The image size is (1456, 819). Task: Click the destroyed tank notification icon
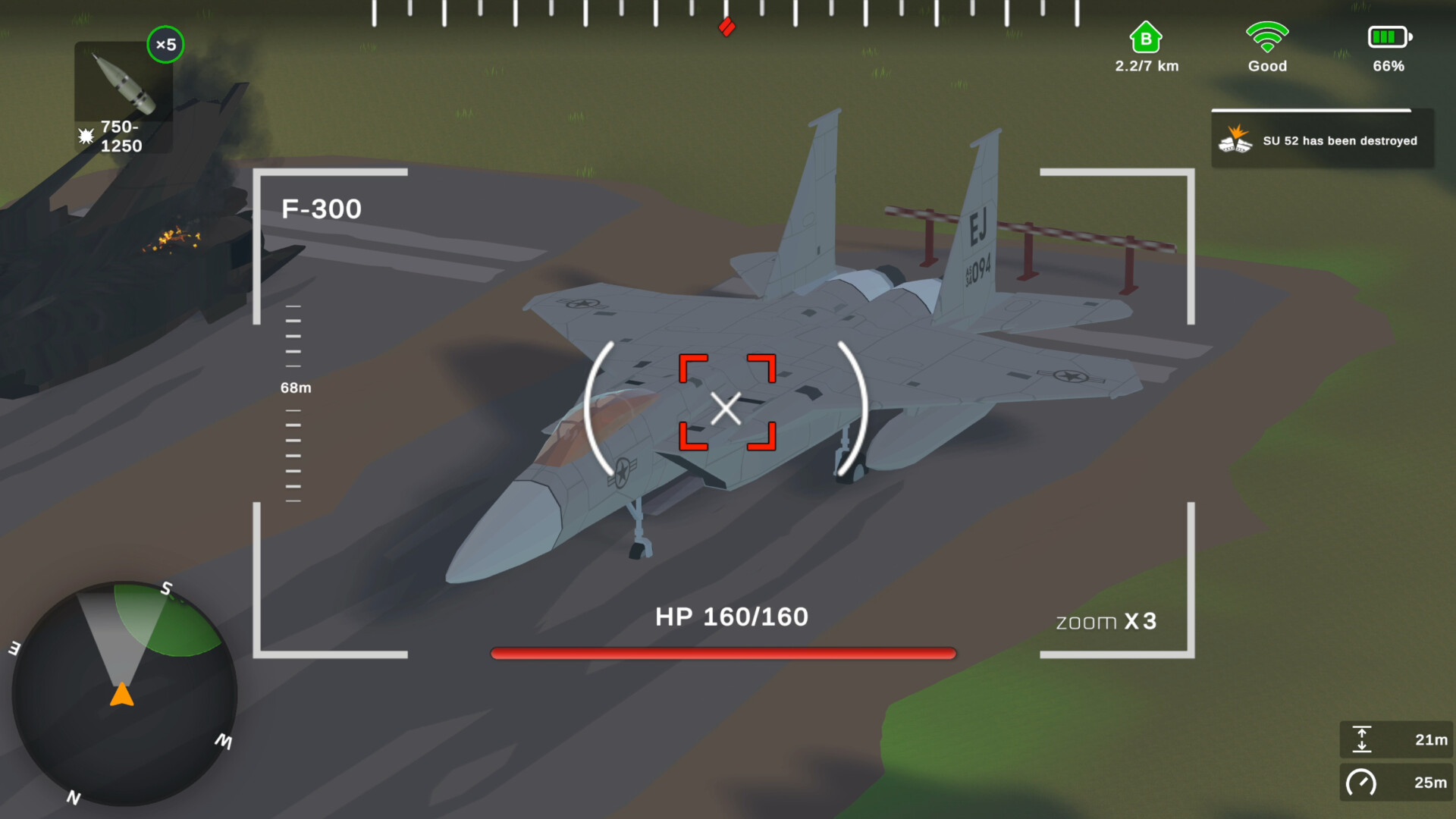click(x=1236, y=140)
